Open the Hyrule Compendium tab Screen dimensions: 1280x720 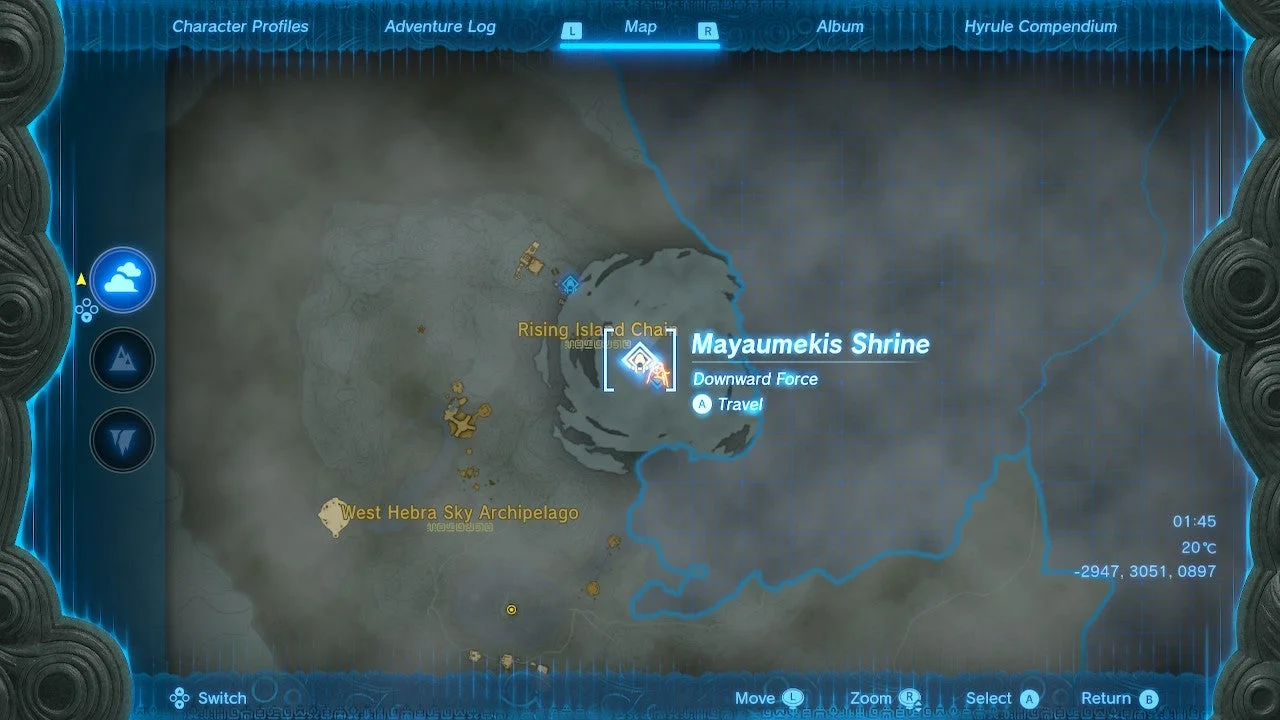pyautogui.click(x=1041, y=26)
